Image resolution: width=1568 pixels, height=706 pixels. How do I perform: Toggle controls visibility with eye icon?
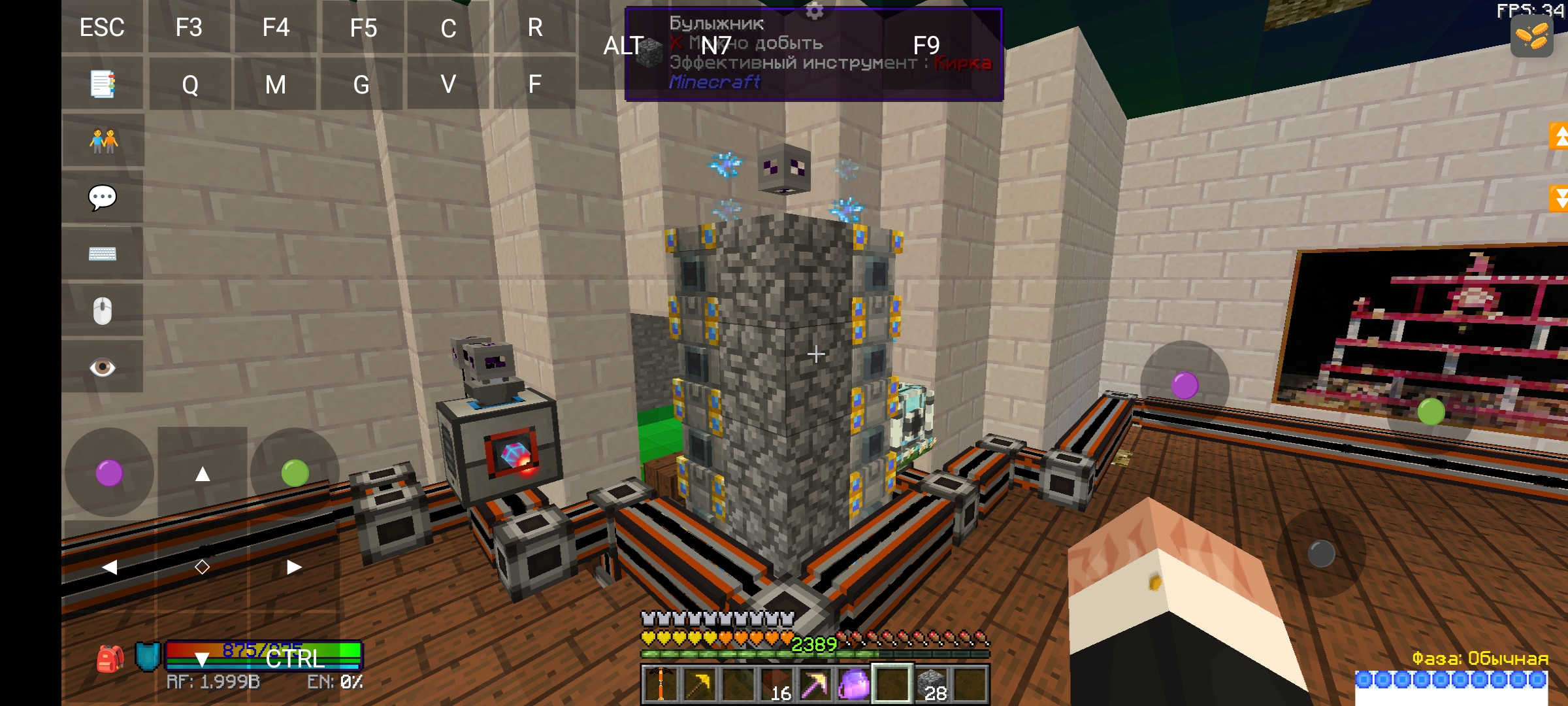pyautogui.click(x=103, y=367)
